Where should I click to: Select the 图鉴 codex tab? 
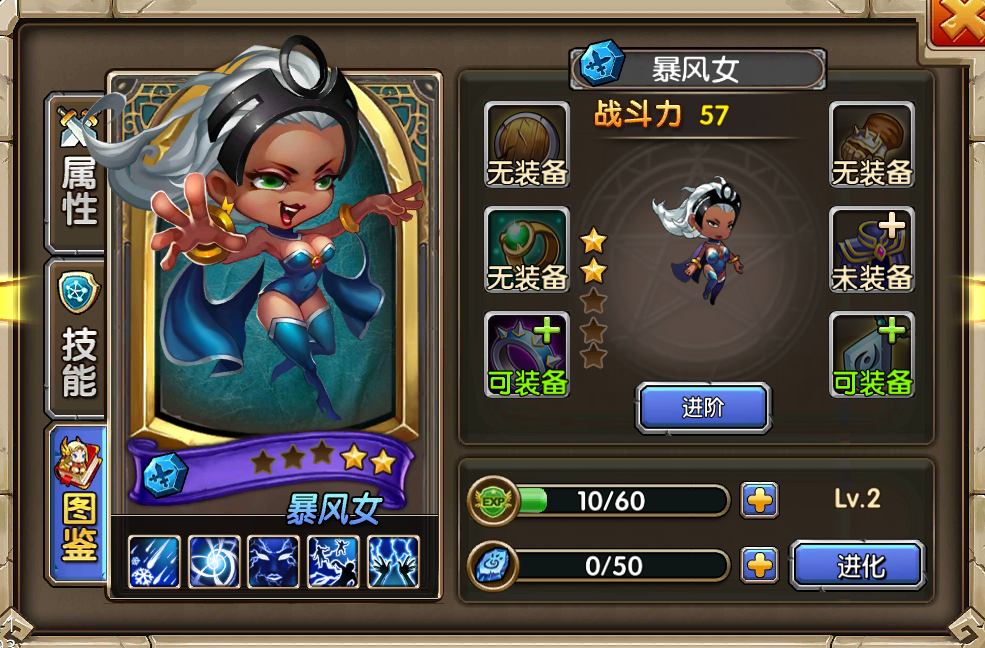[x=78, y=500]
